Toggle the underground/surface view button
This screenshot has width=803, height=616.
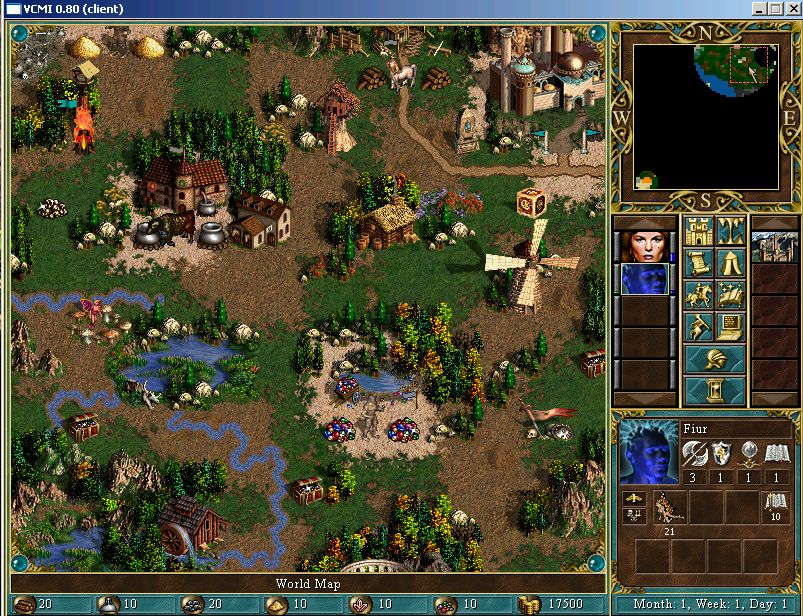pos(731,231)
